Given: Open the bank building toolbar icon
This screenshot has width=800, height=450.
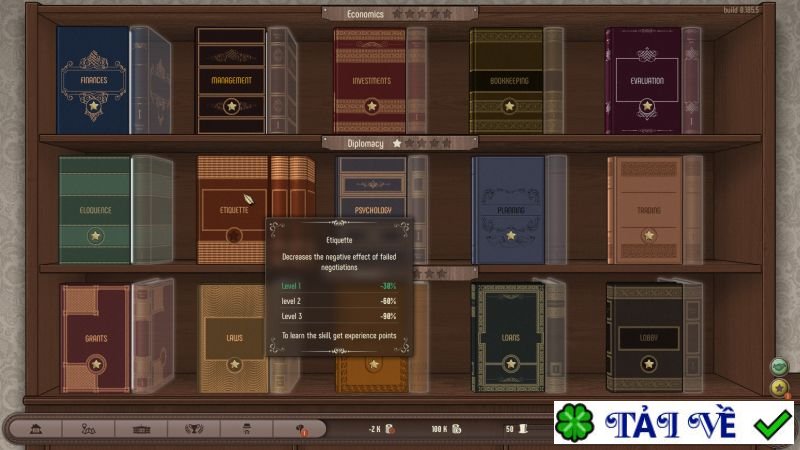Looking at the screenshot, I should 34,429.
